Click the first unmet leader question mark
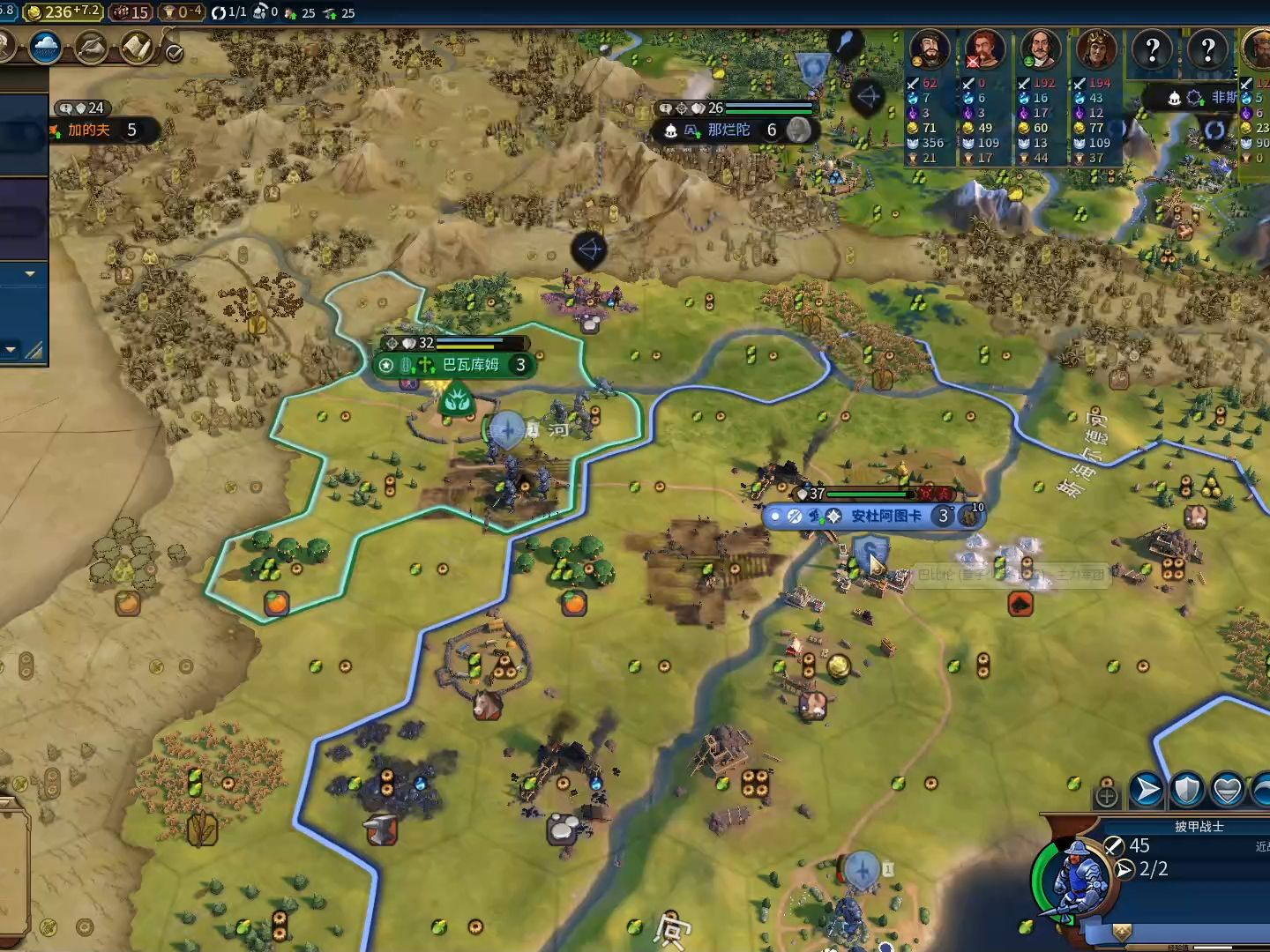This screenshot has width=1270, height=952. tap(1152, 49)
